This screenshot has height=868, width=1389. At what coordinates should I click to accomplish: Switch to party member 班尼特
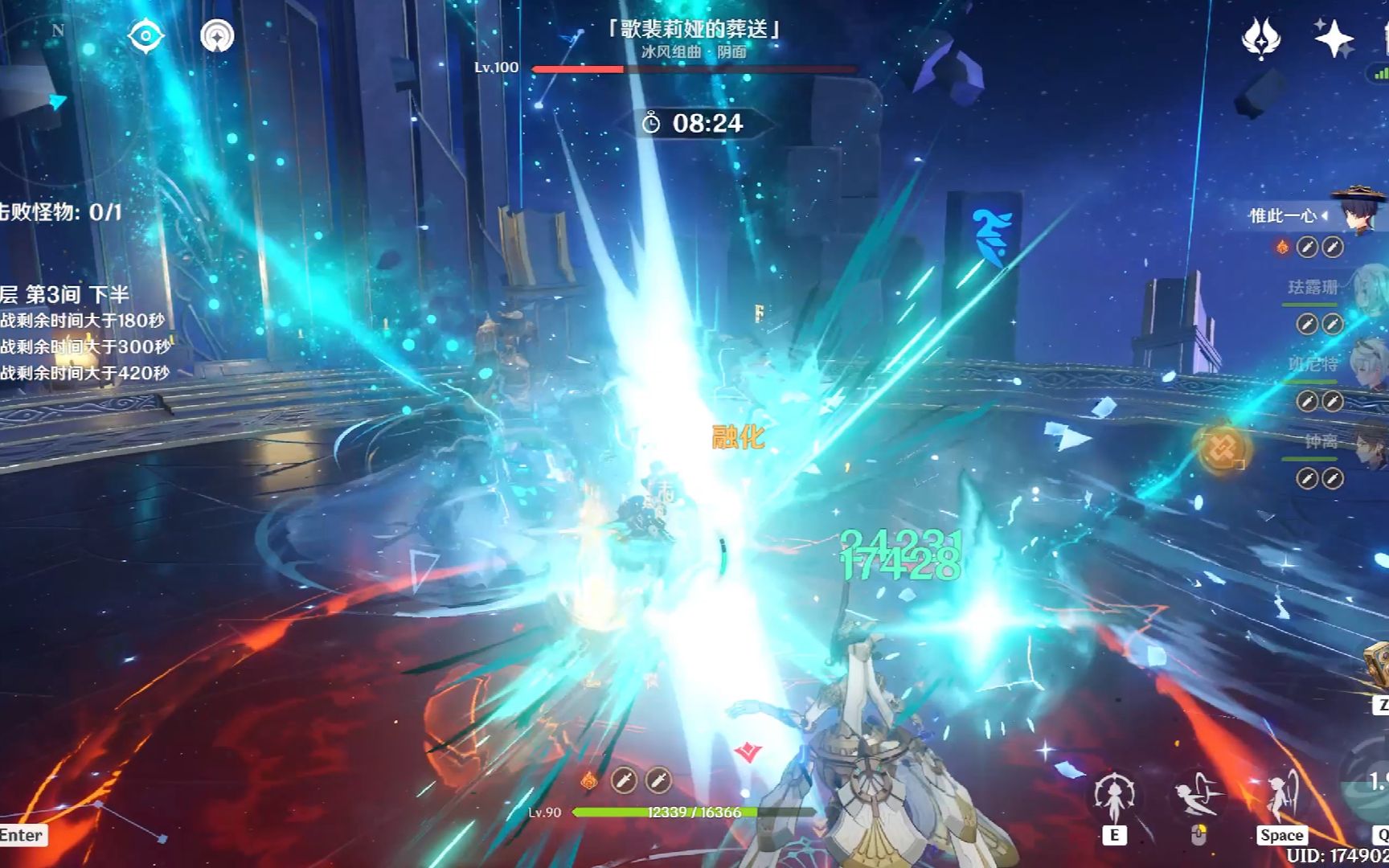click(x=1366, y=366)
